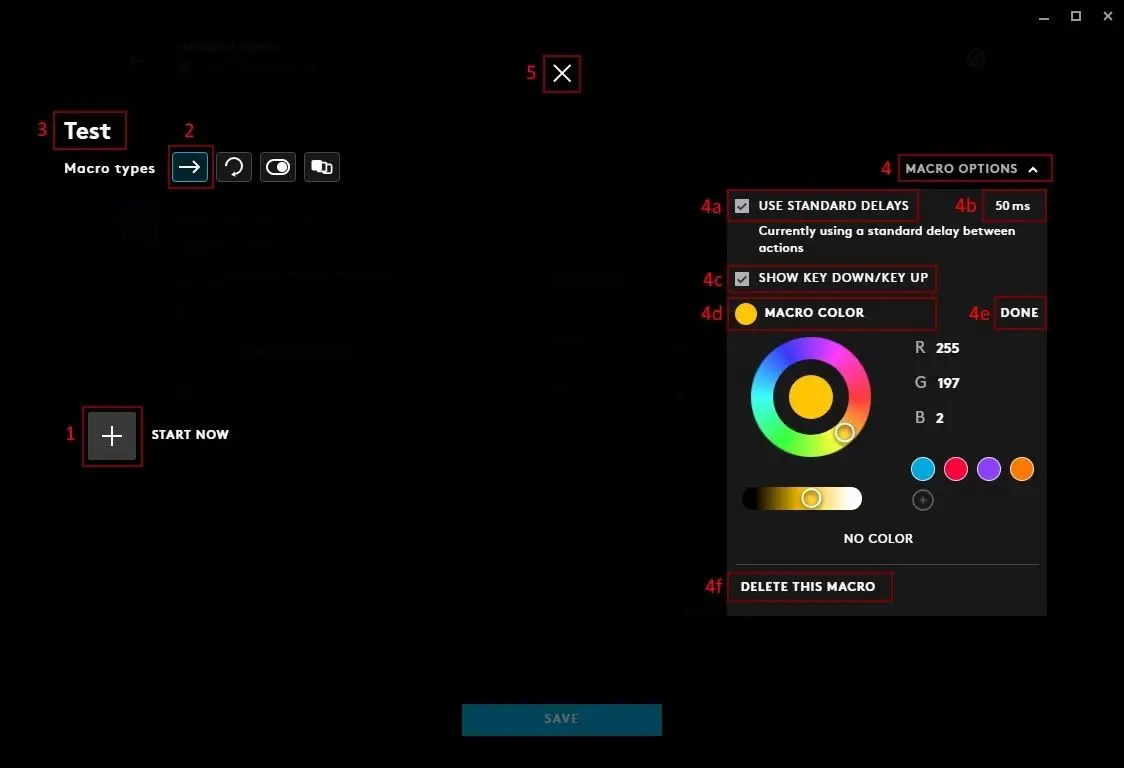Maximize the application window
Image resolution: width=1124 pixels, height=768 pixels.
pos(1076,16)
